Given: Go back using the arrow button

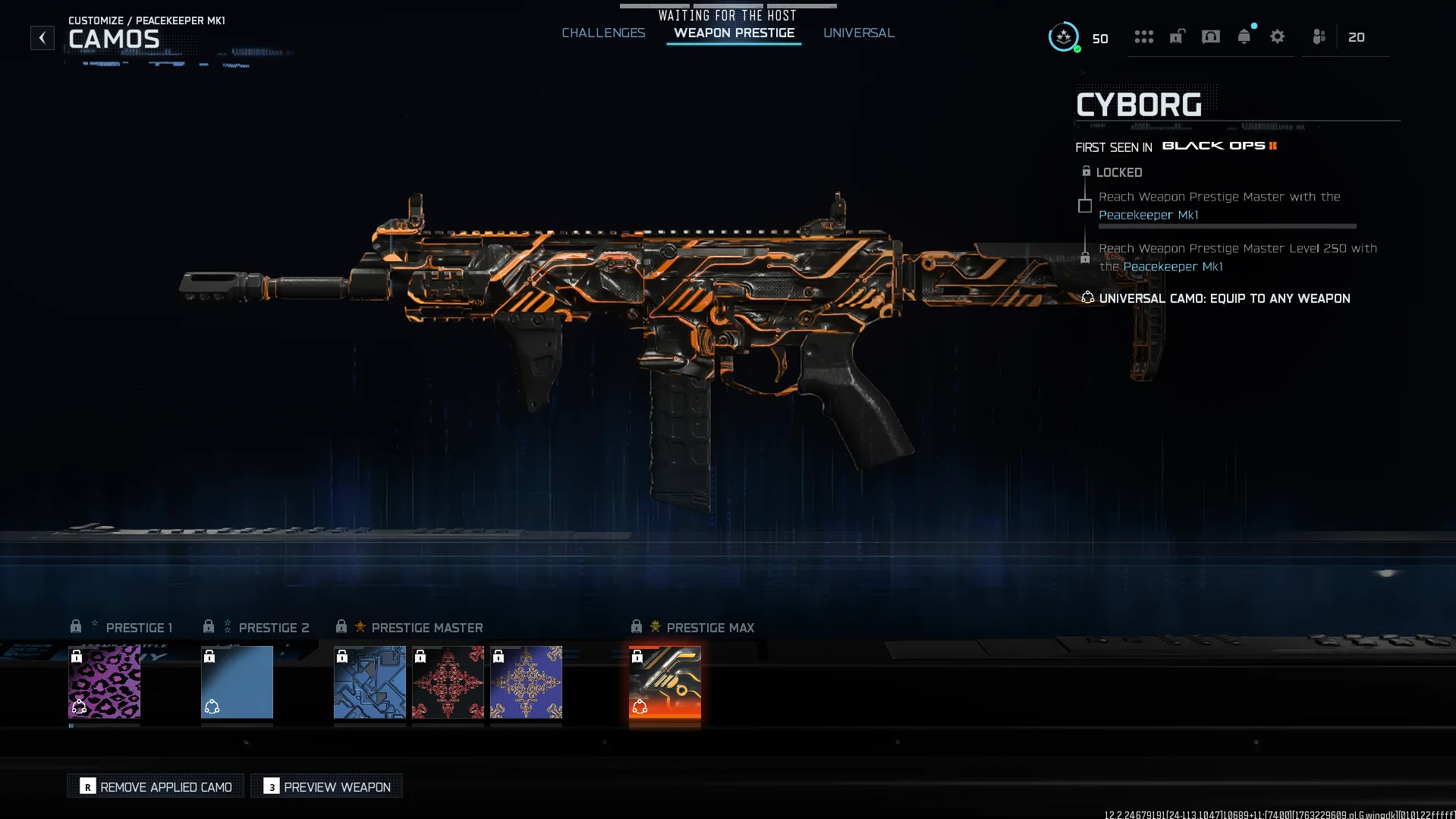Looking at the screenshot, I should [42, 37].
